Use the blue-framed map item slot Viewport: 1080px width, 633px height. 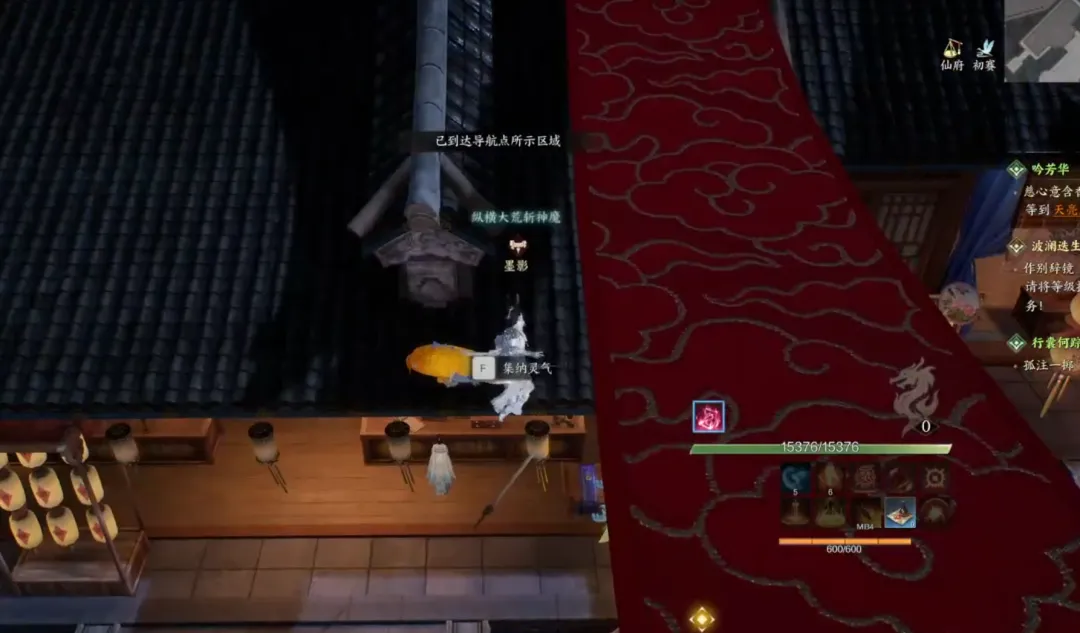[899, 513]
